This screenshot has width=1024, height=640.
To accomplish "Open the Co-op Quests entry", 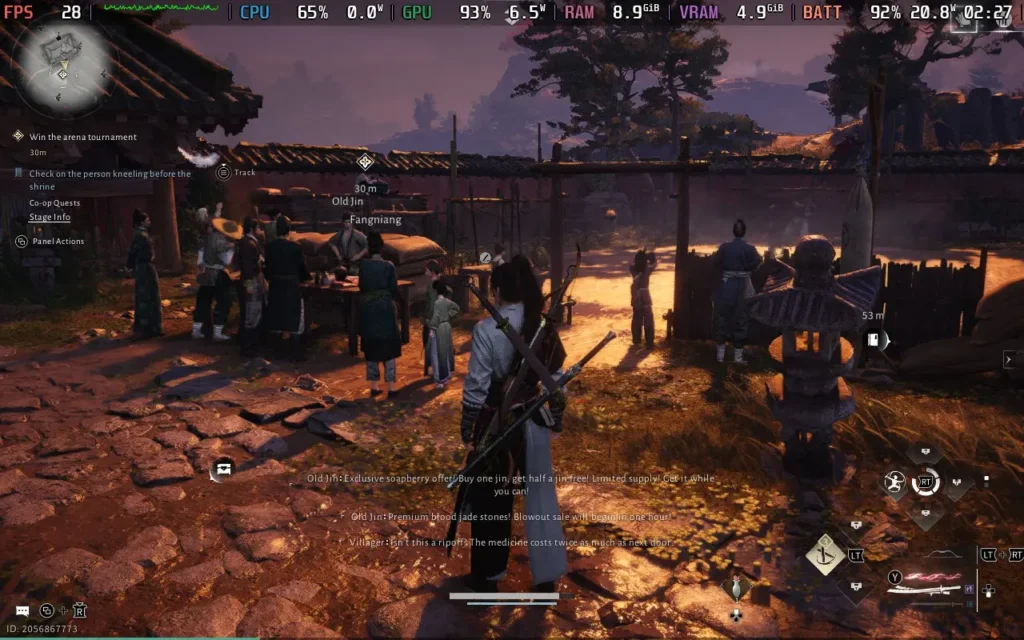I will click(x=54, y=203).
